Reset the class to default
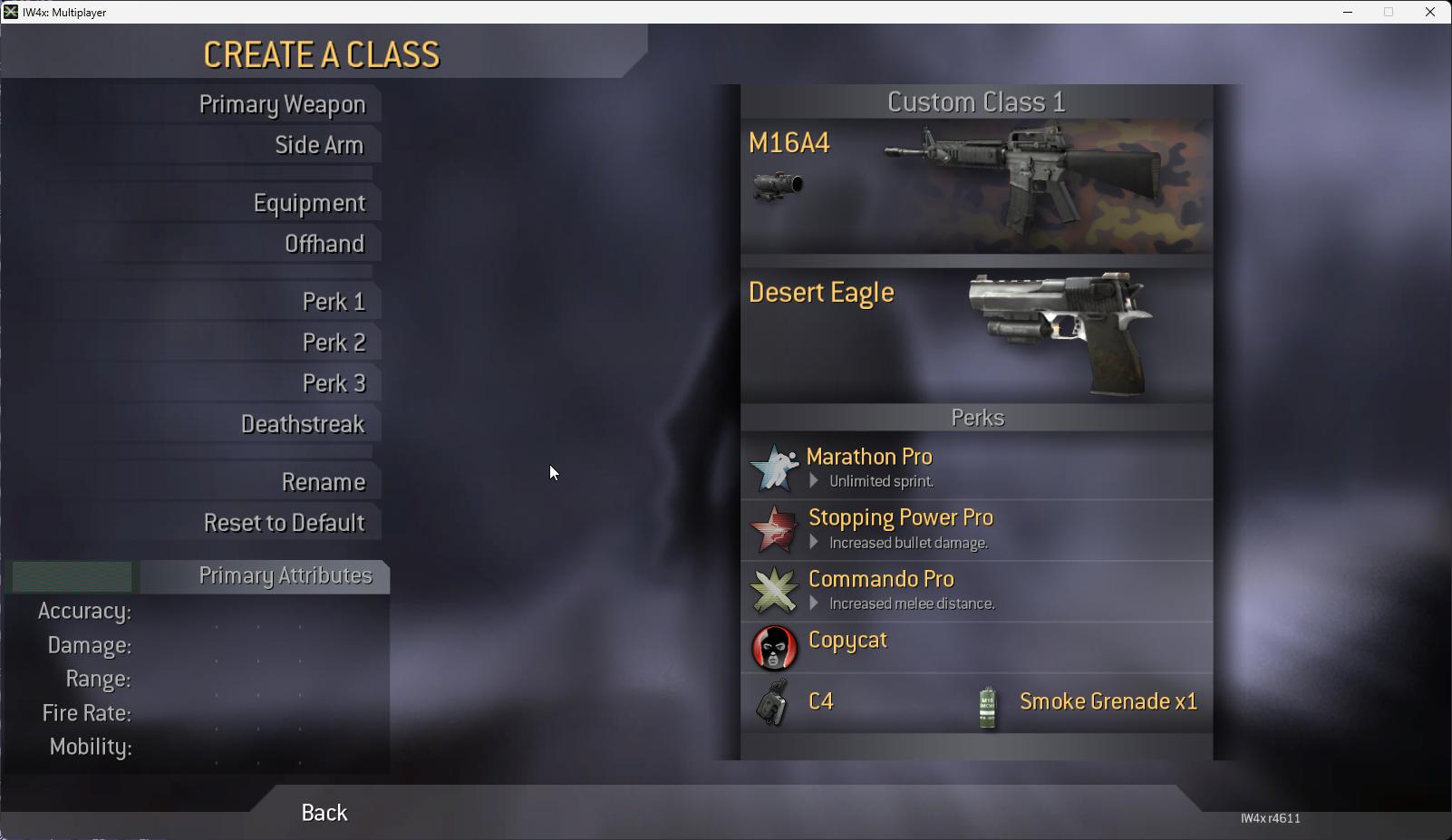This screenshot has width=1452, height=840. 284,524
